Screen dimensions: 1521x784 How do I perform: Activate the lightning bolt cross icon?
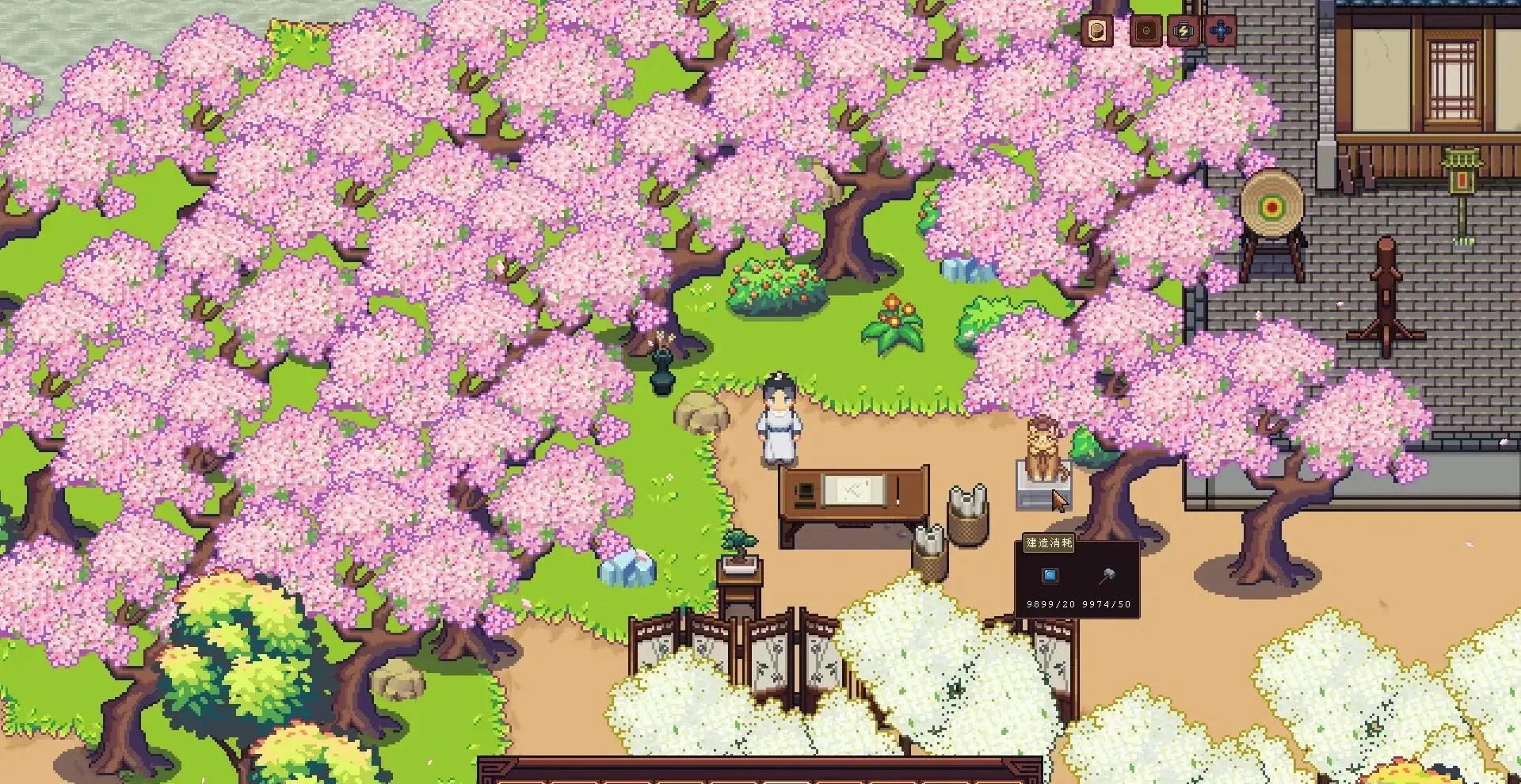[x=1183, y=32]
